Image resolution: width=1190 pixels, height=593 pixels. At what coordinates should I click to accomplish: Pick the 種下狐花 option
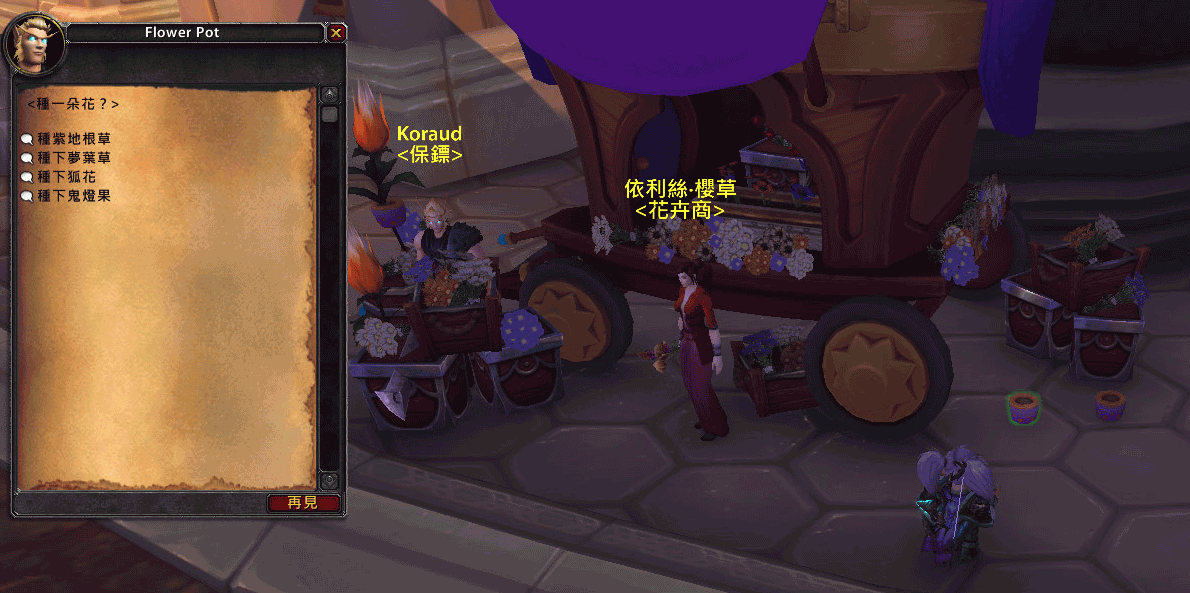[66, 177]
